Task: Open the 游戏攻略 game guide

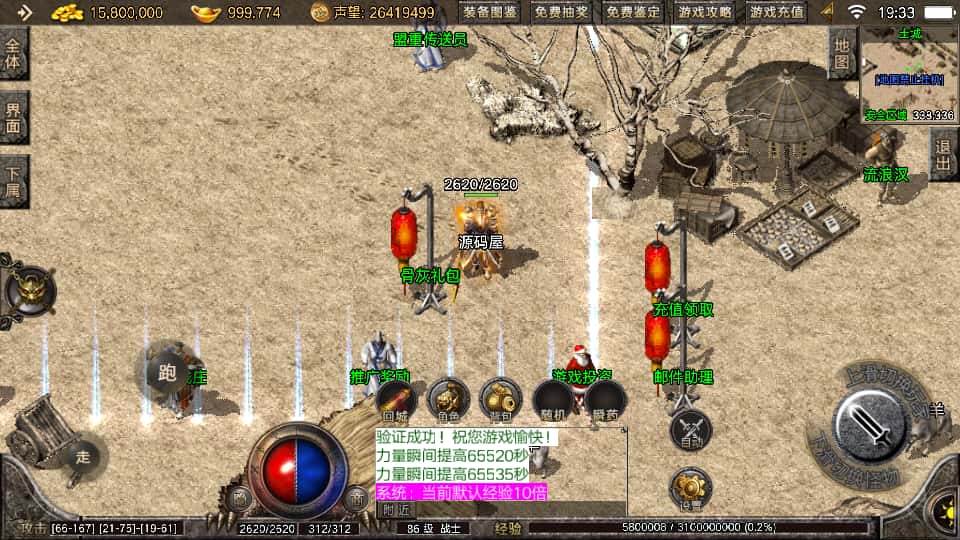Action: [x=705, y=13]
